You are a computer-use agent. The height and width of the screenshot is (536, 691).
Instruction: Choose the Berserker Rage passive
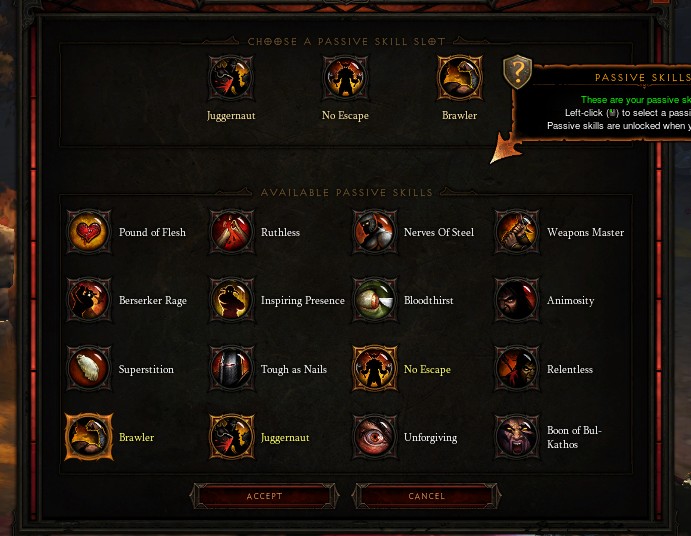(x=89, y=300)
